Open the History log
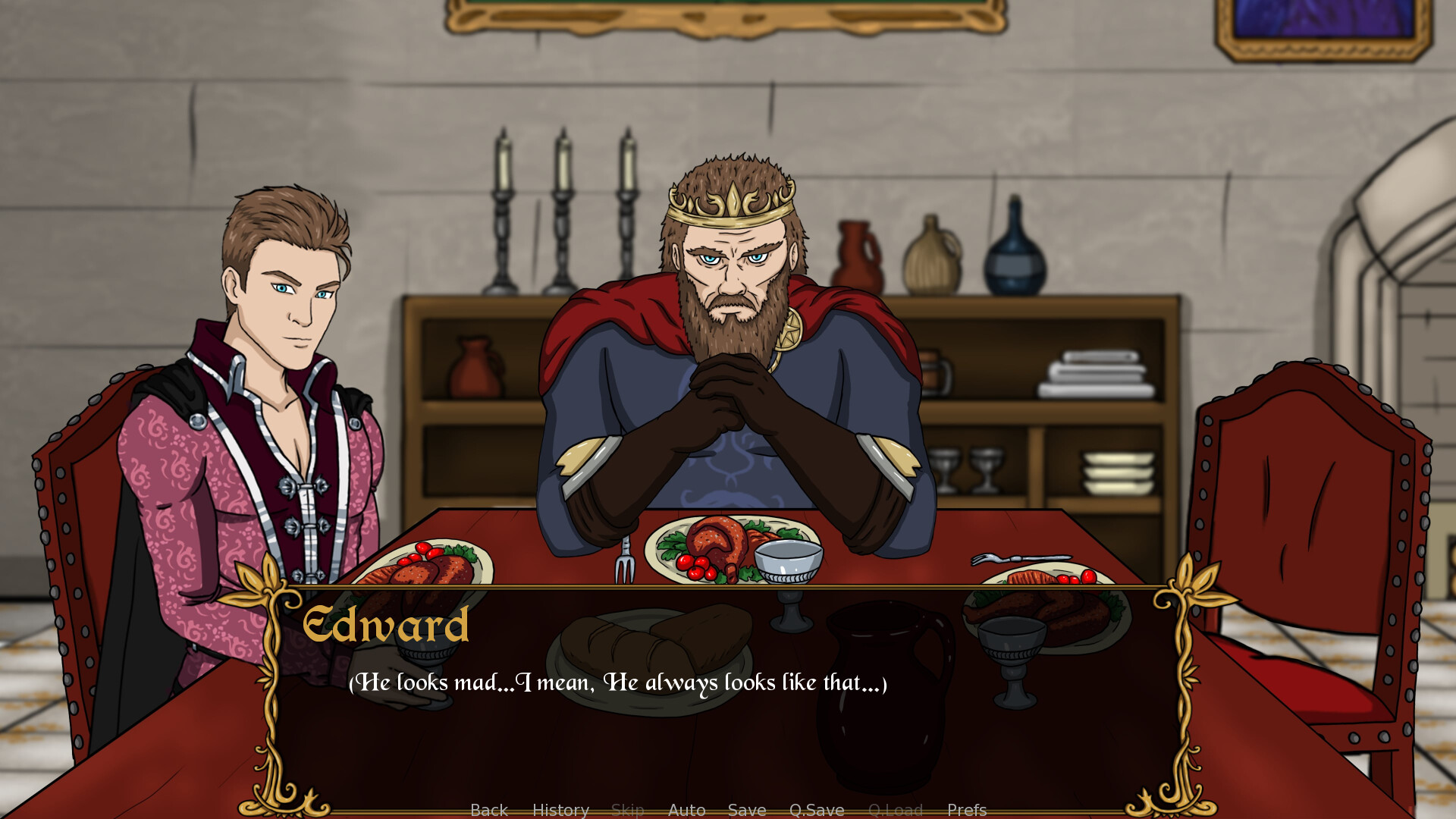The width and height of the screenshot is (1456, 819). pos(560,810)
